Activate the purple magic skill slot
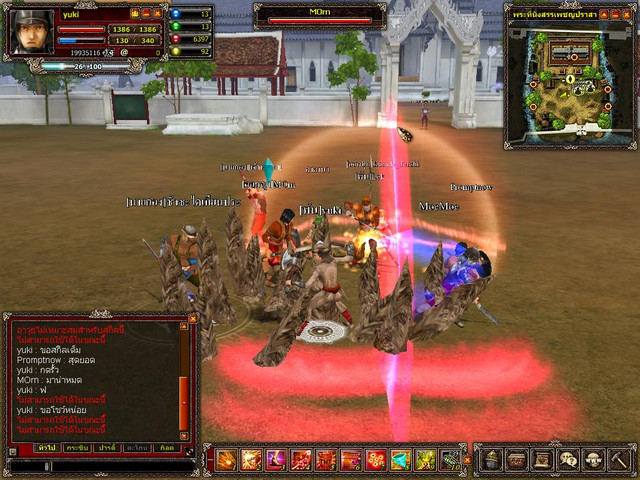The image size is (640, 480). [276, 460]
